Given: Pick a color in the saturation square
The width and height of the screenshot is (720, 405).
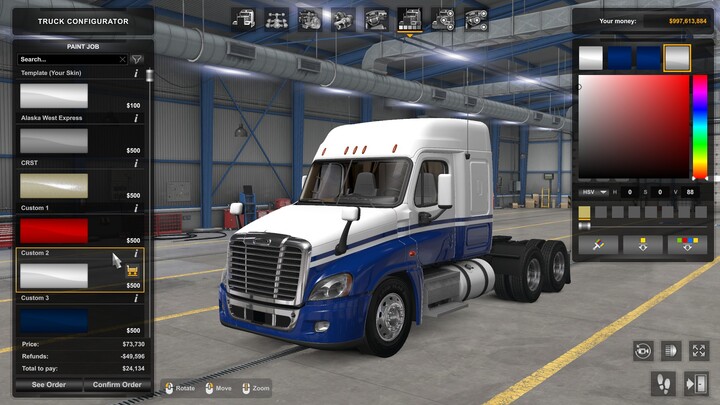Looking at the screenshot, I should [633, 127].
